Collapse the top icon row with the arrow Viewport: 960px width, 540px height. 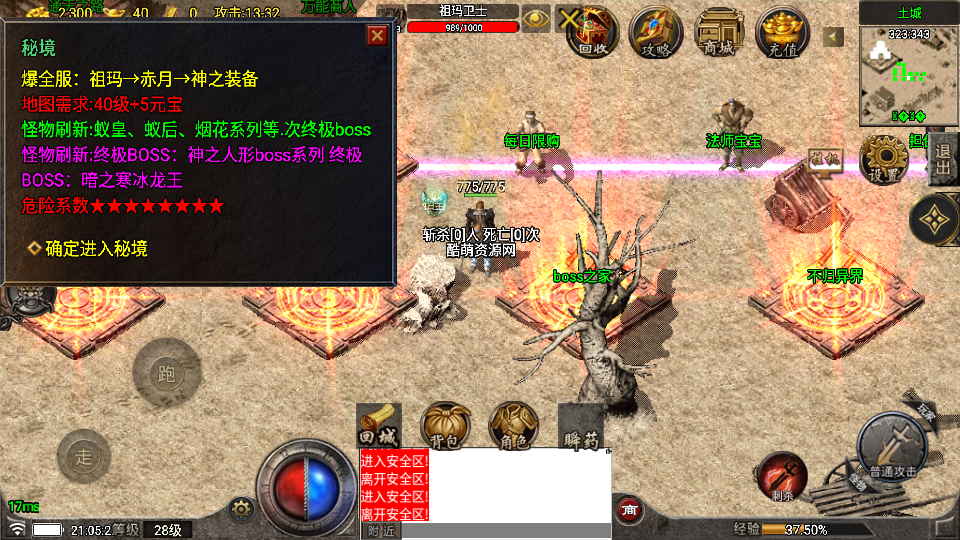[834, 37]
